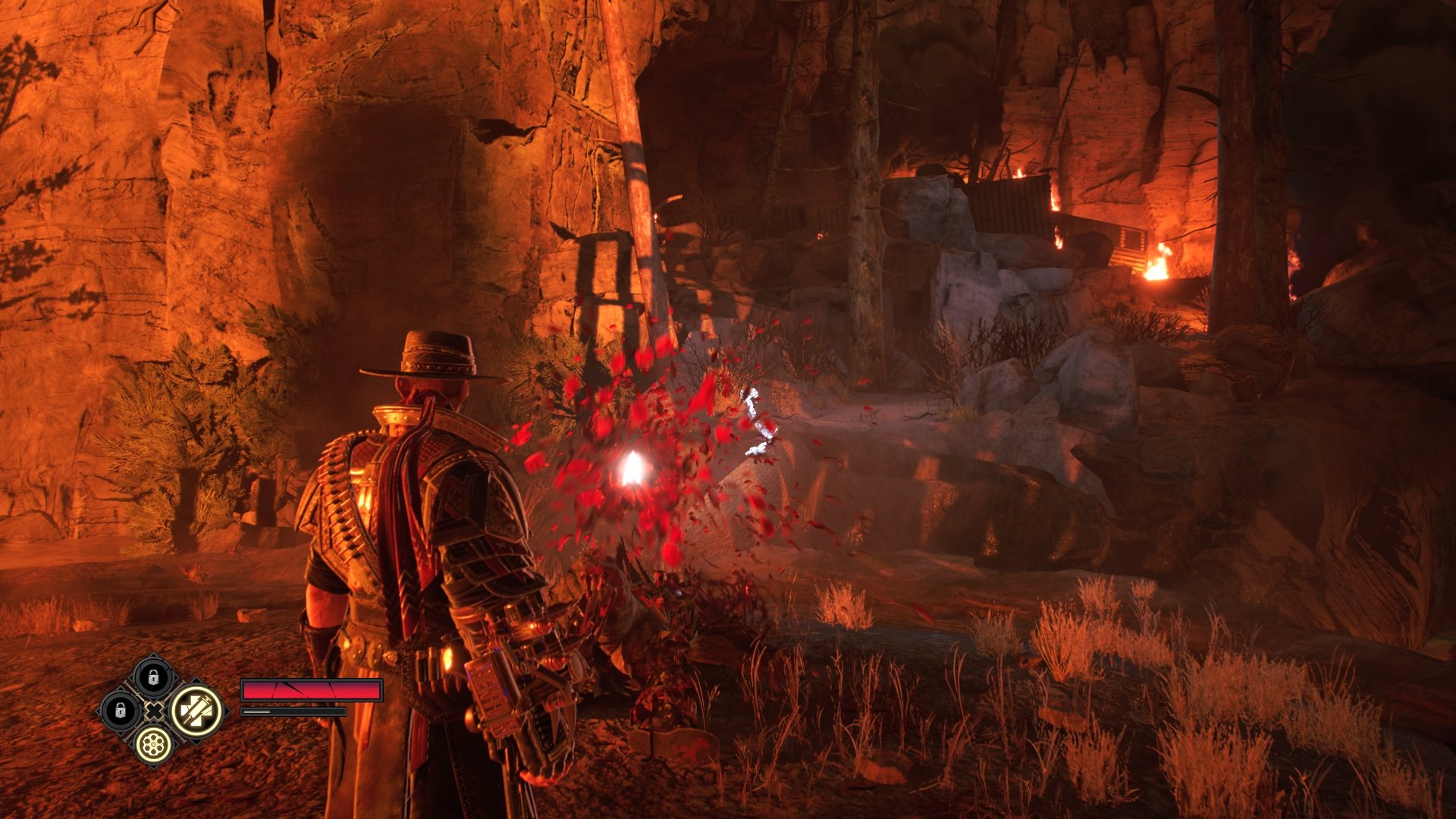Click the upper locked ability slot
Image resolution: width=1456 pixels, height=819 pixels.
(153, 677)
